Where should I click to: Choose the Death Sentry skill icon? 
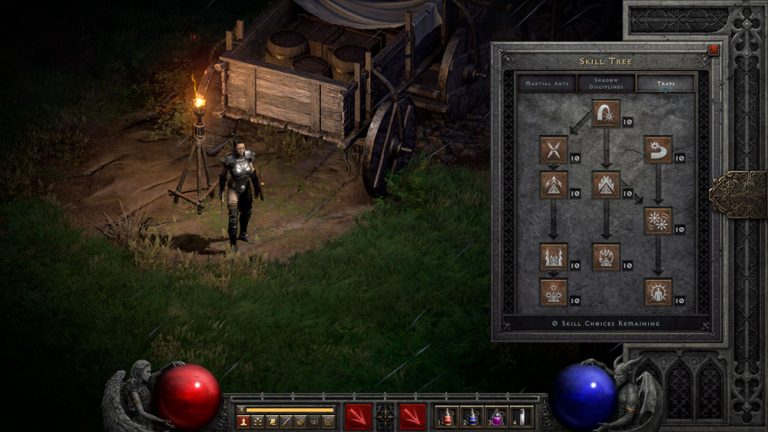pyautogui.click(x=553, y=292)
